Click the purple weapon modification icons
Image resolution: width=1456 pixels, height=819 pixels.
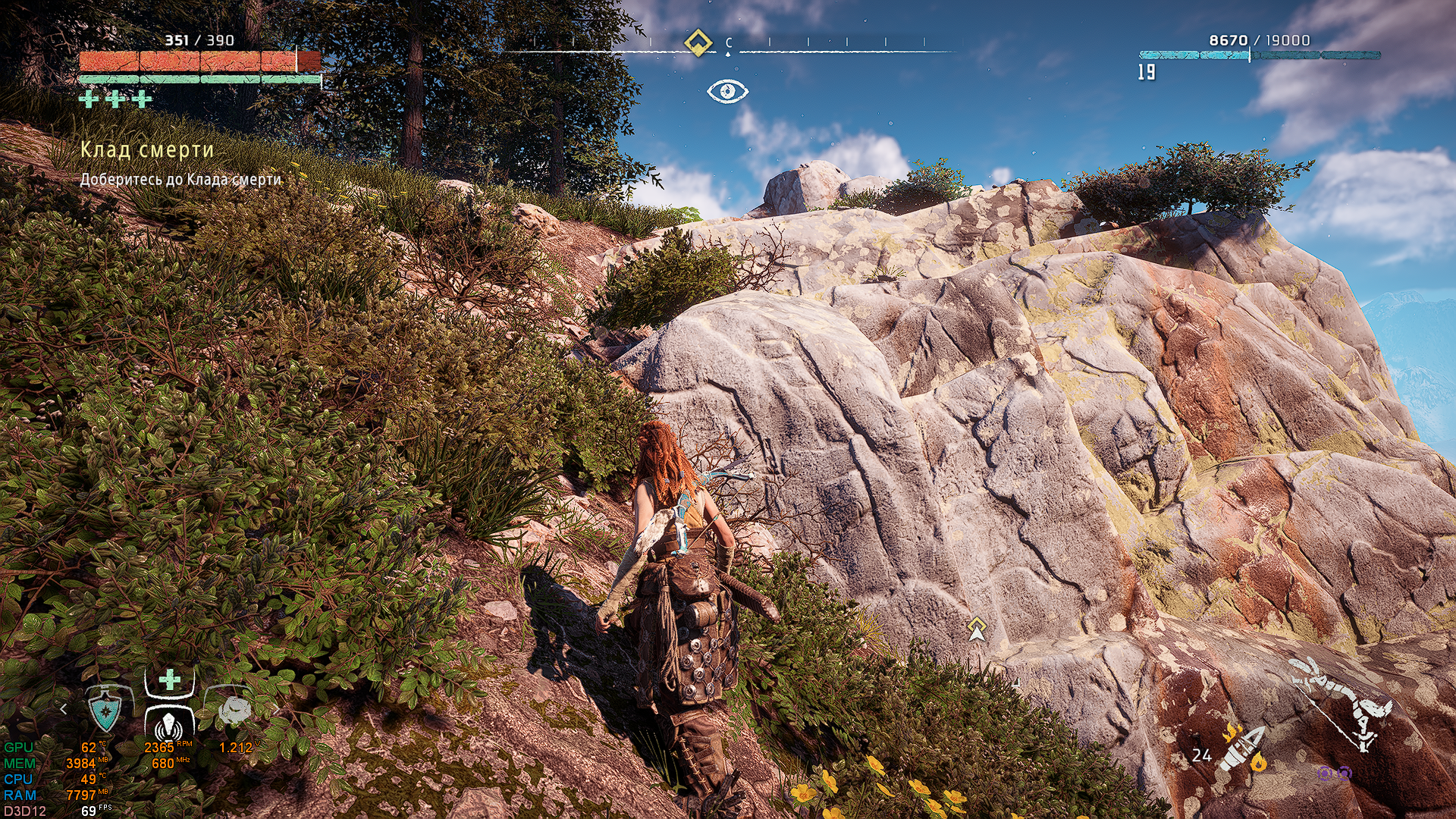coord(1334,773)
